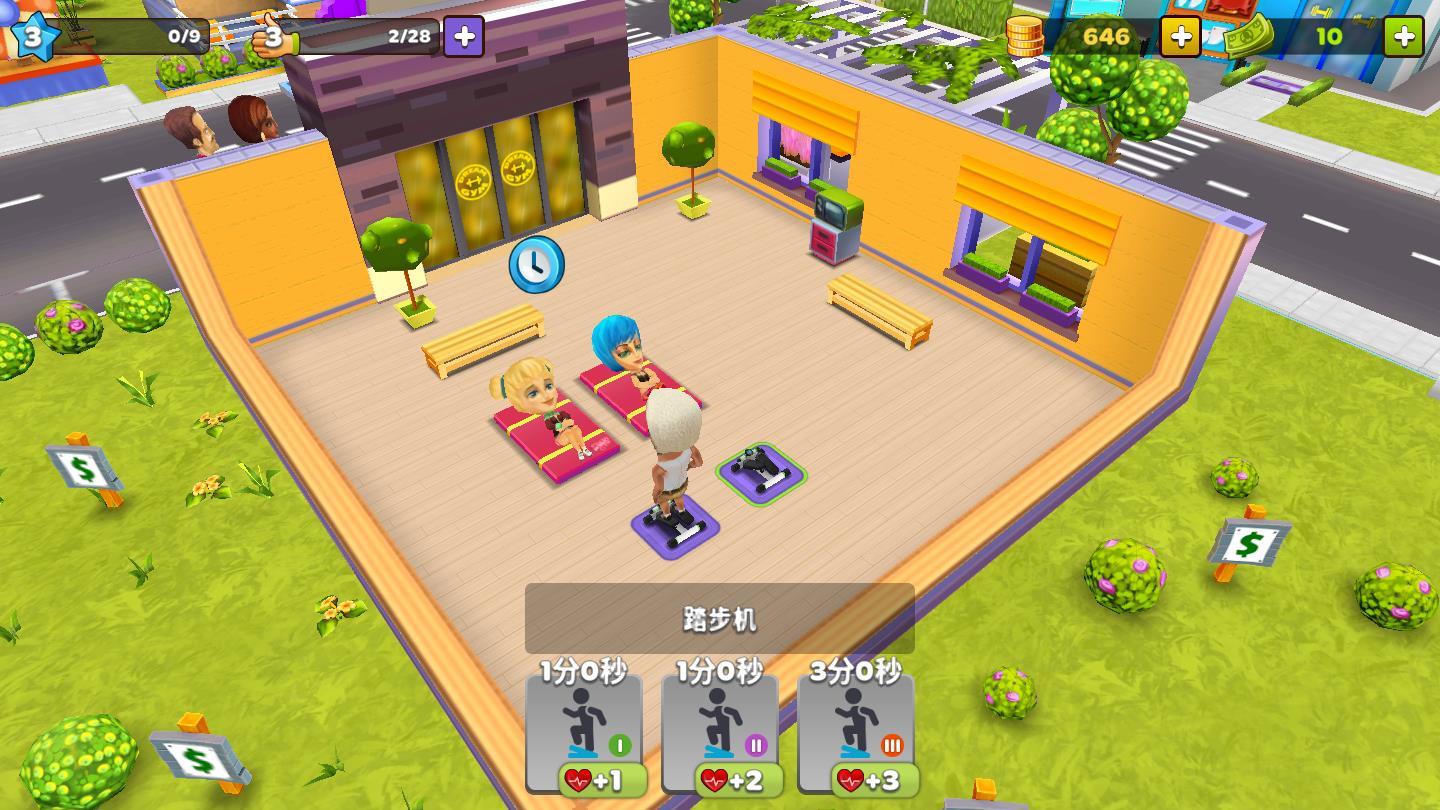The width and height of the screenshot is (1440, 810).
Task: Tap the 踏步机 title panel
Action: click(719, 618)
